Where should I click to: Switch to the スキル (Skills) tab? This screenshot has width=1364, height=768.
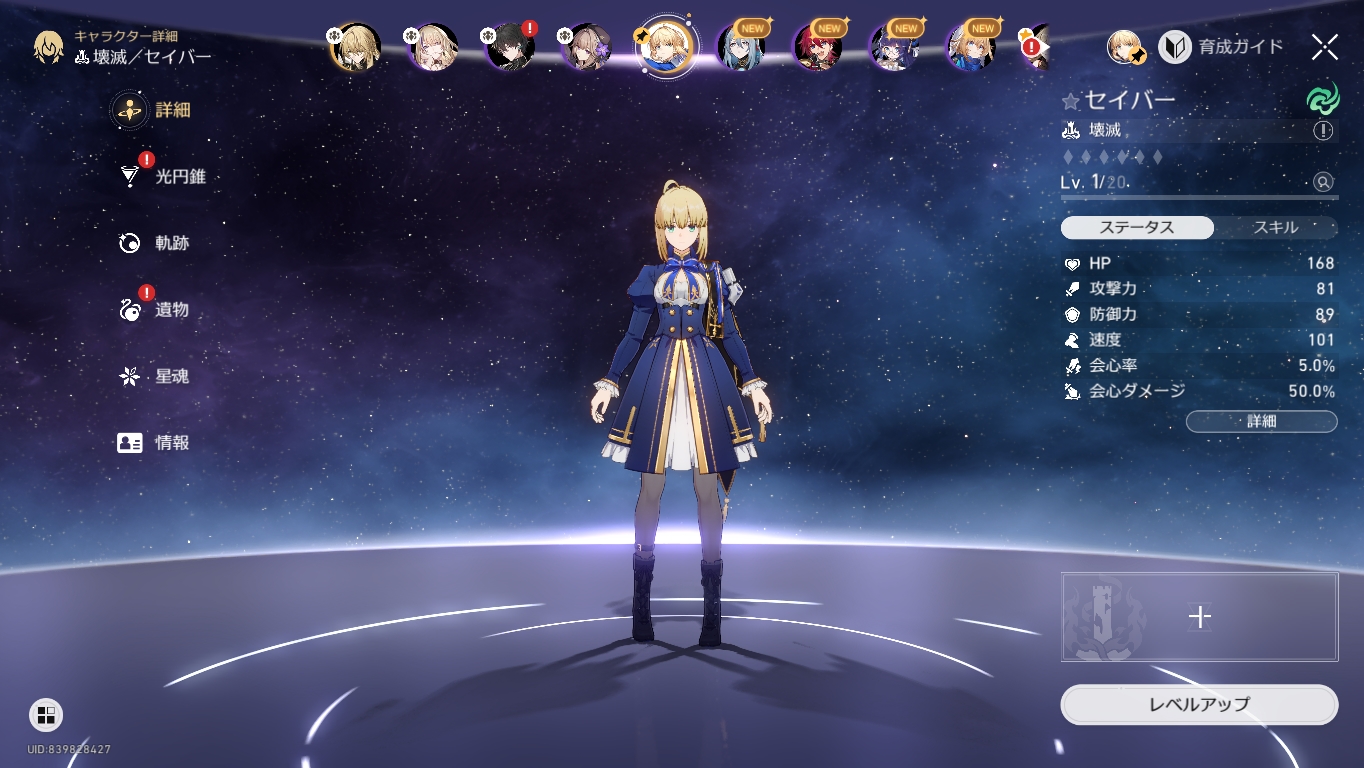1275,228
